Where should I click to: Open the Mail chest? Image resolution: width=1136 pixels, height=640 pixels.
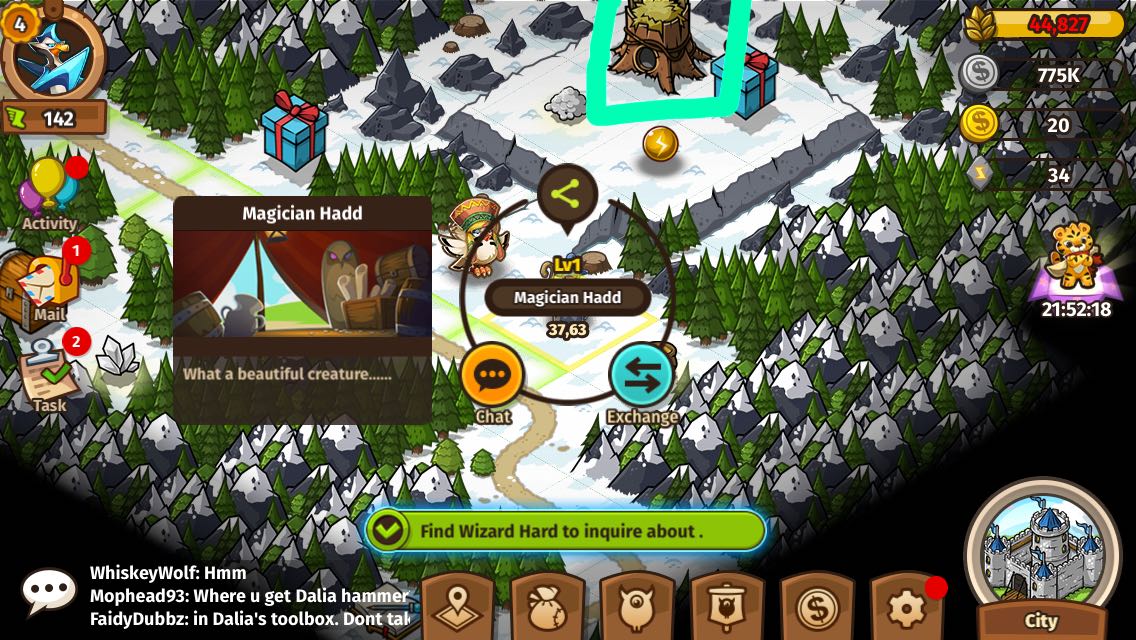(x=43, y=284)
